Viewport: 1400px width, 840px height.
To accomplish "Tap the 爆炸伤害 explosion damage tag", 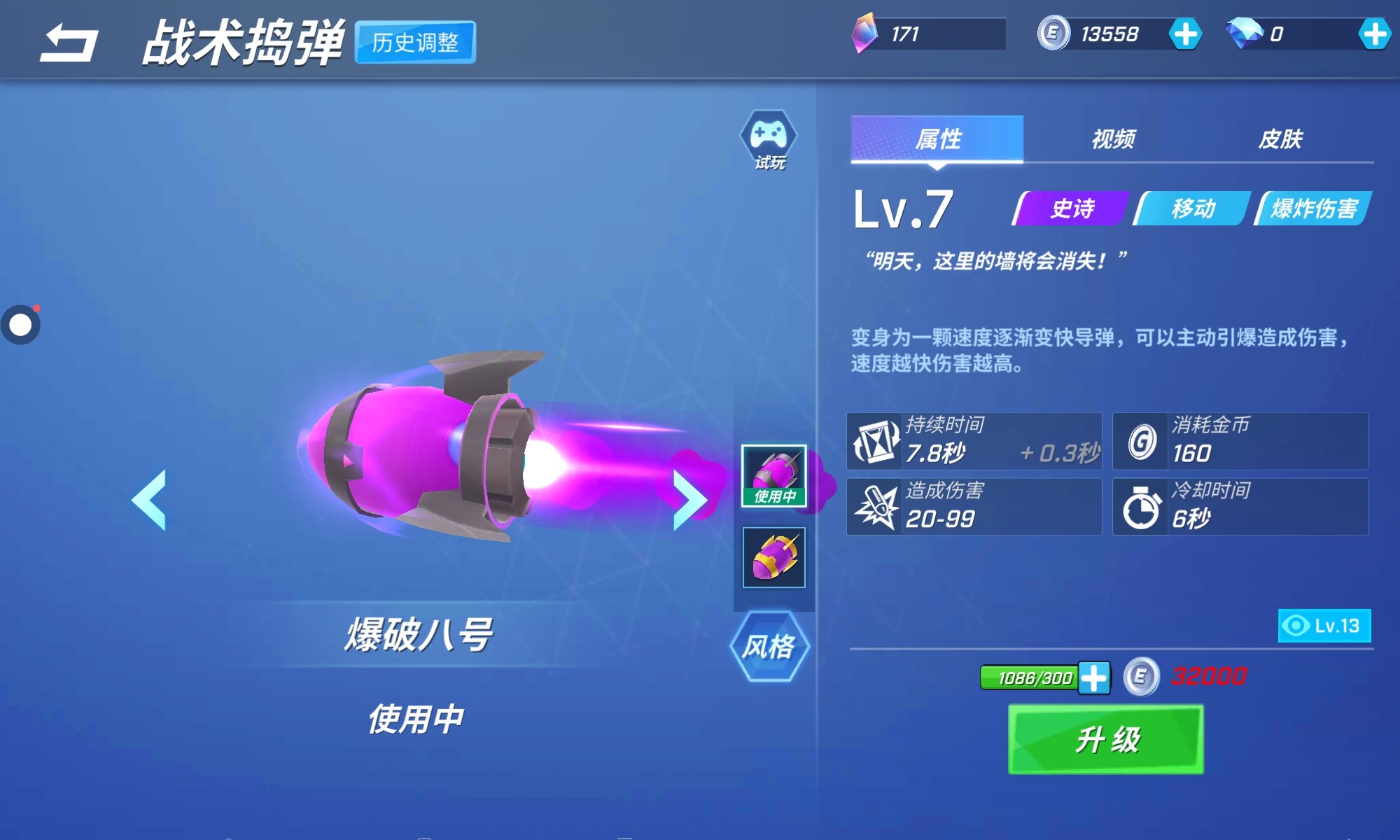I will pos(1314,209).
